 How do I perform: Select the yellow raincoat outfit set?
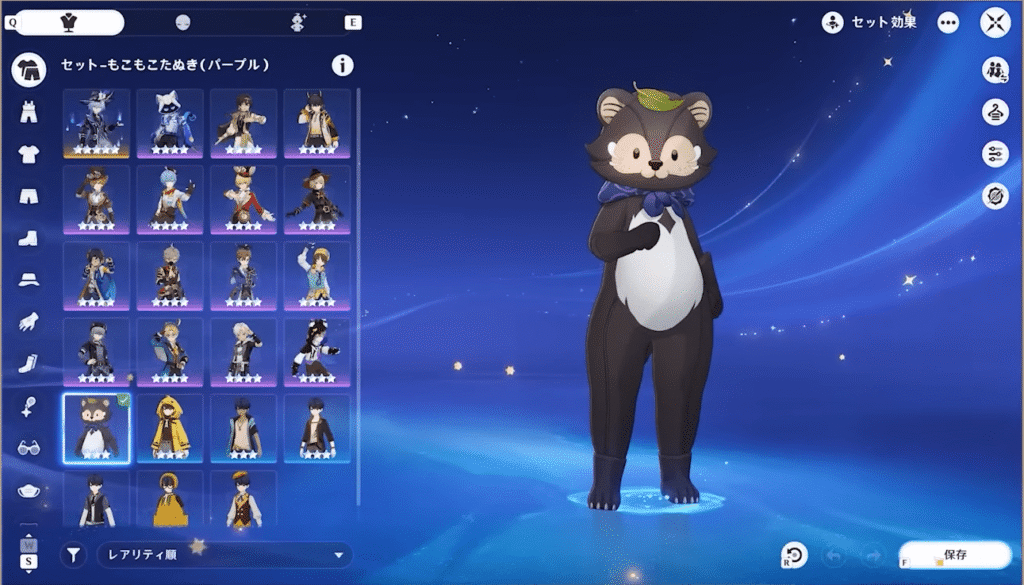[170, 428]
